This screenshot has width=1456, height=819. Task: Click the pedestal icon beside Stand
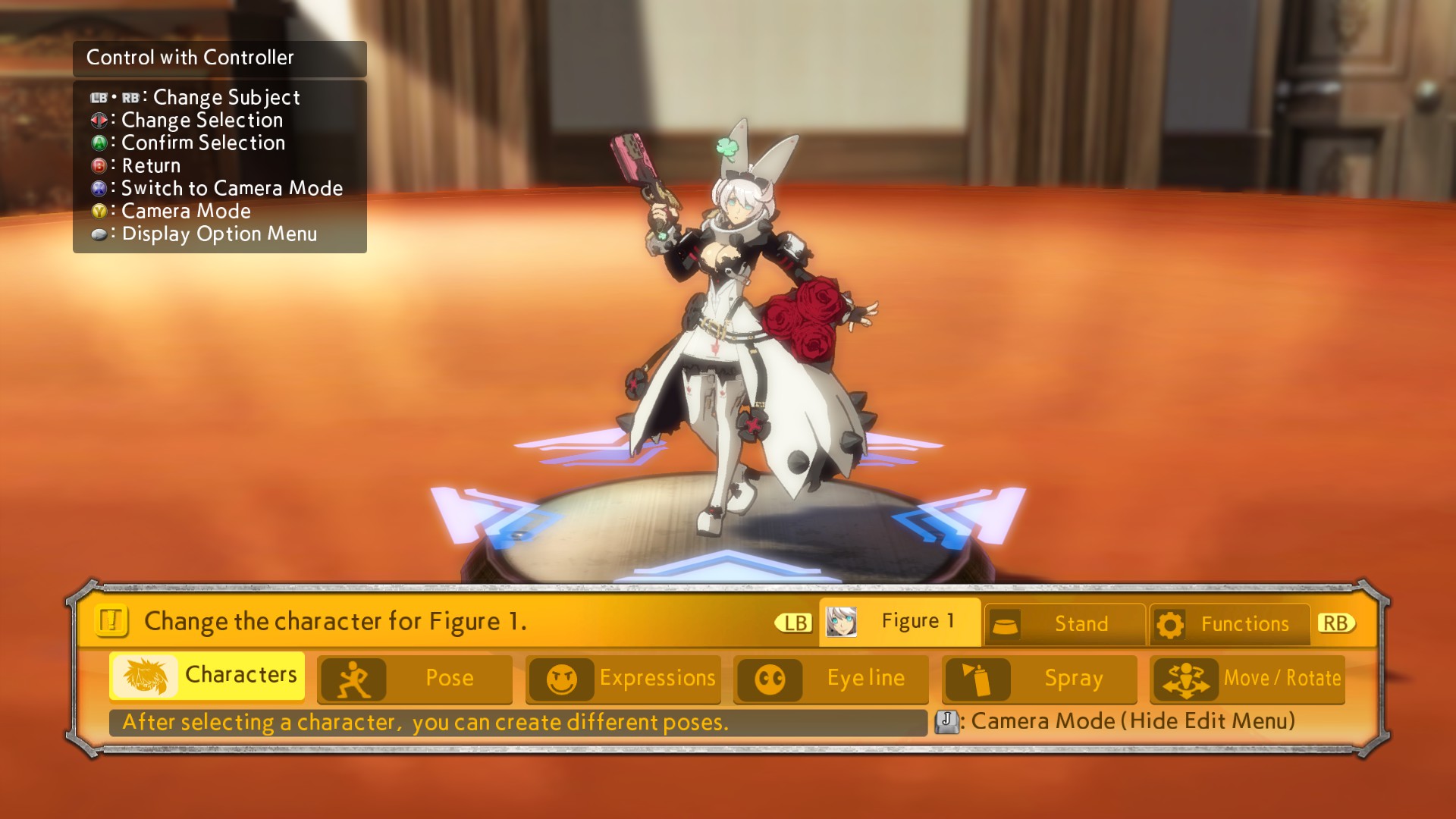tap(1007, 623)
